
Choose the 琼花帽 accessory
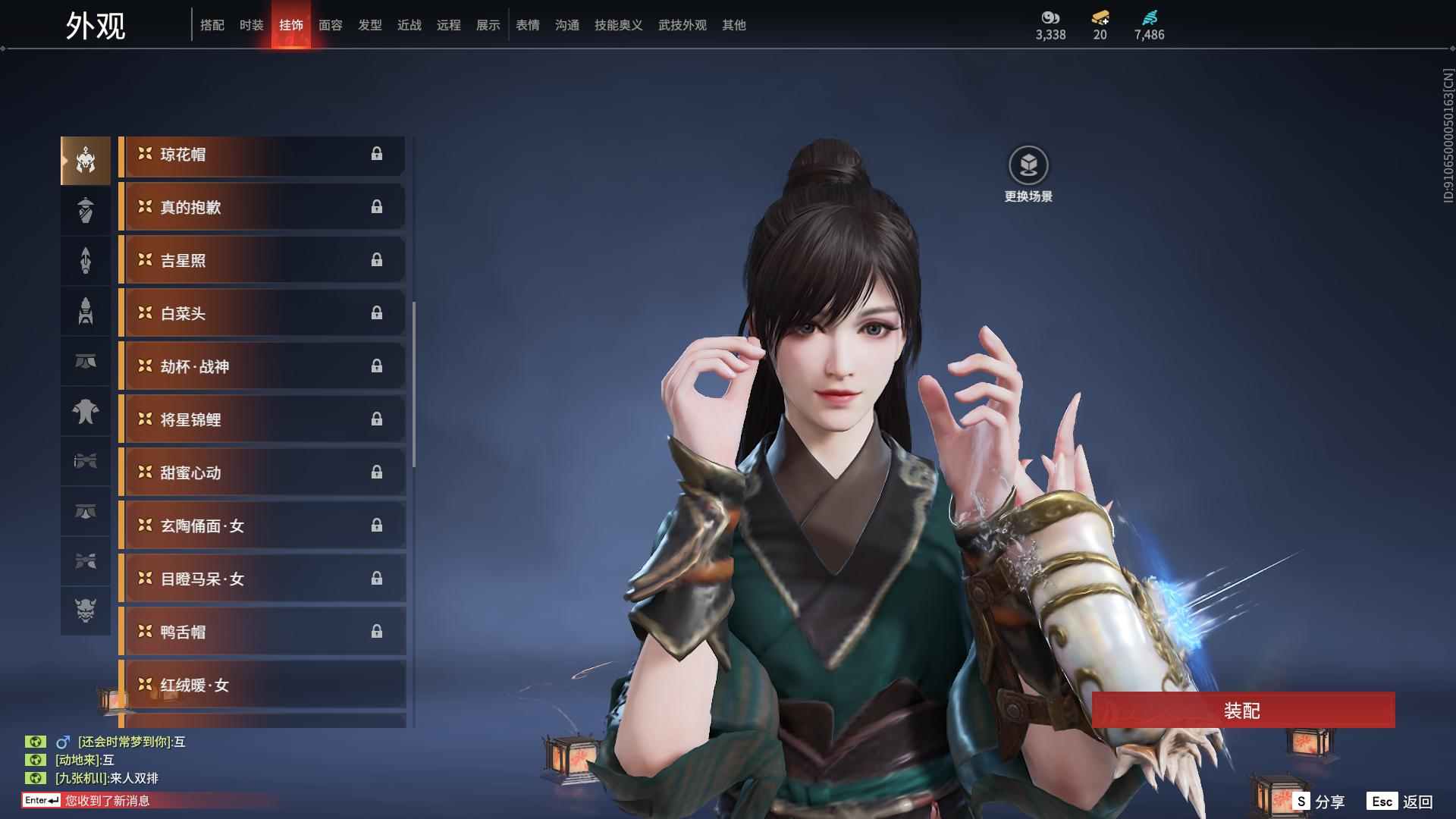262,155
